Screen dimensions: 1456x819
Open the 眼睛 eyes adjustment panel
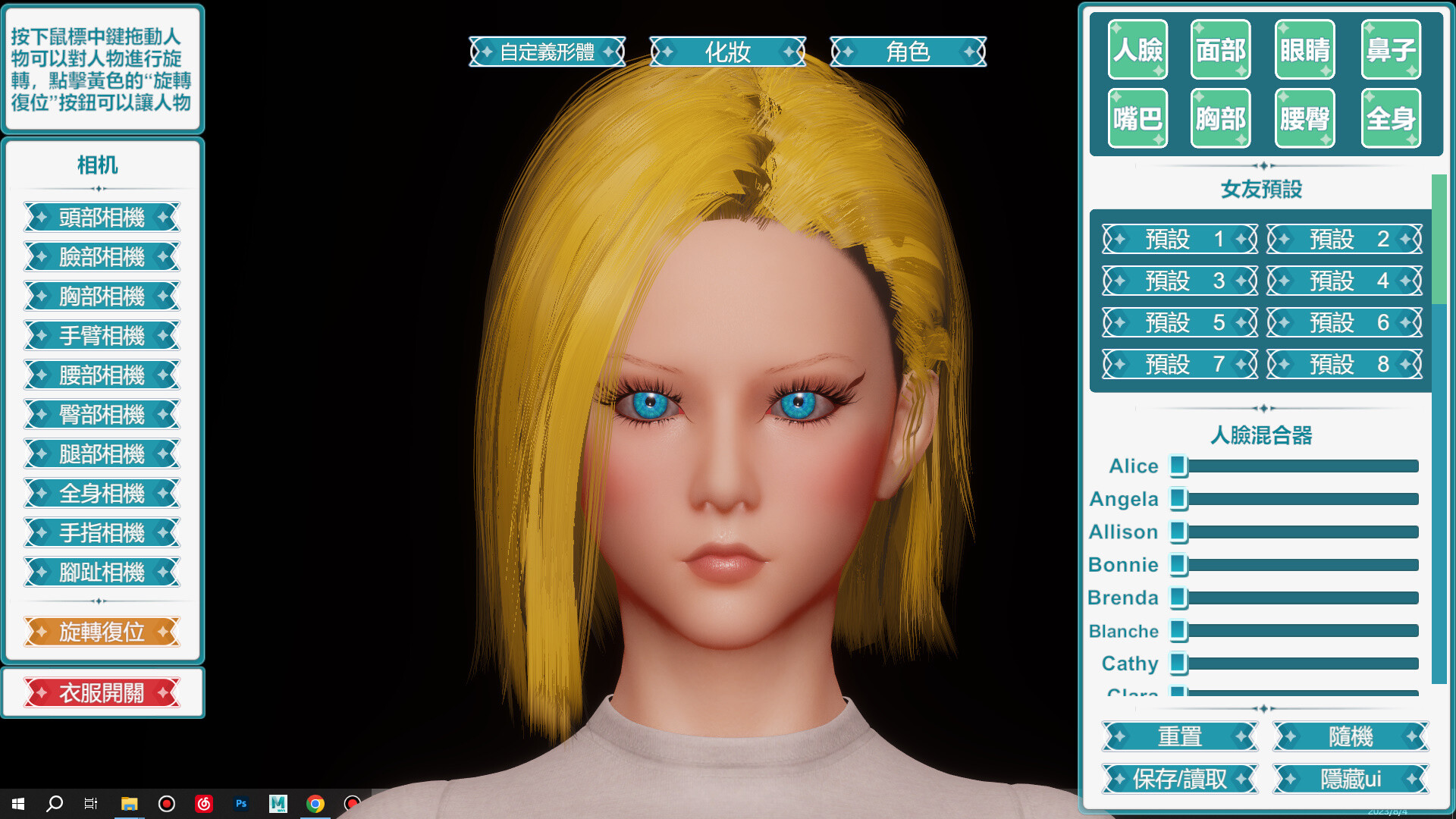(x=1304, y=50)
